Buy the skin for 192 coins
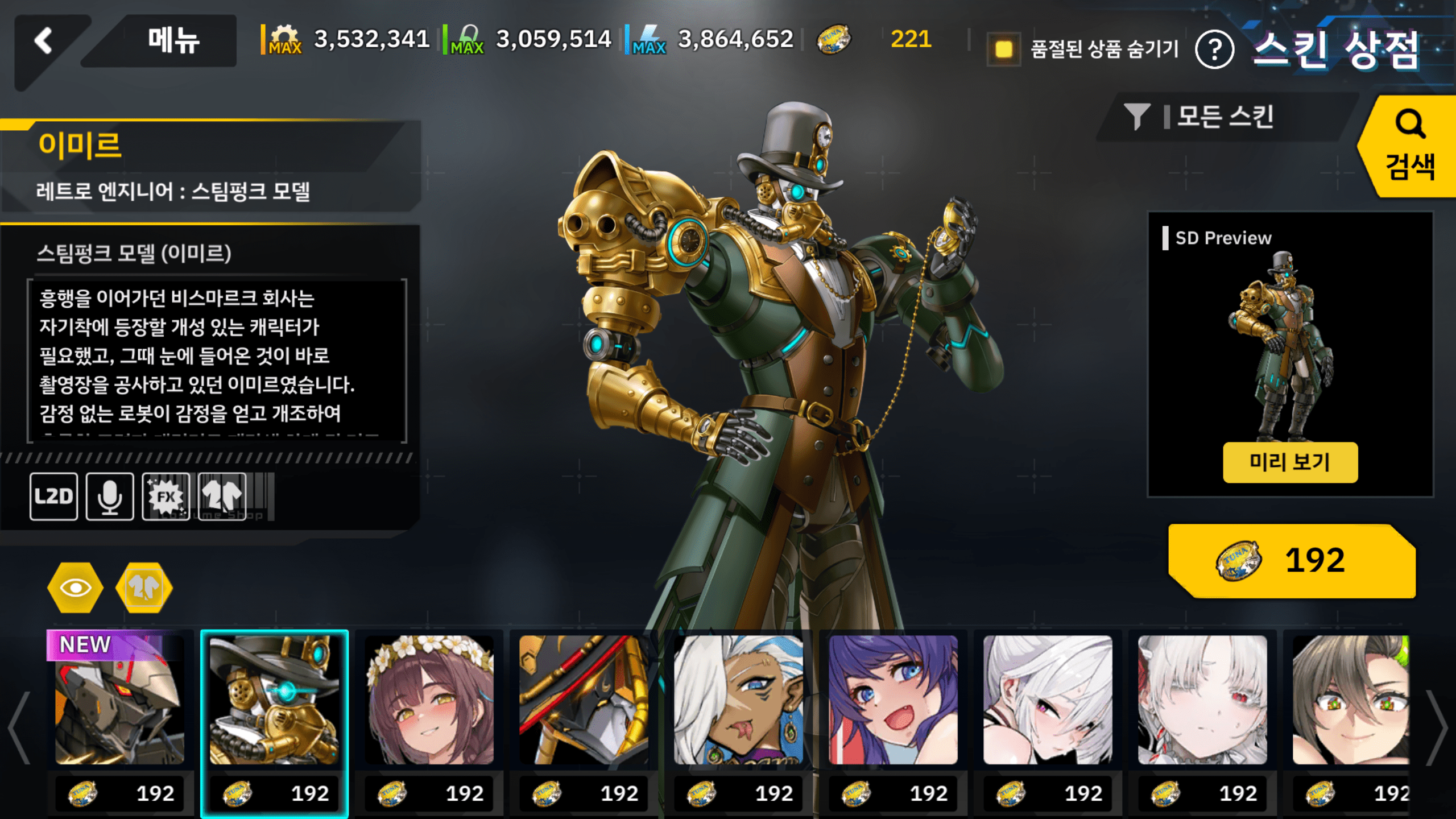Image resolution: width=1456 pixels, height=819 pixels. [x=1291, y=561]
